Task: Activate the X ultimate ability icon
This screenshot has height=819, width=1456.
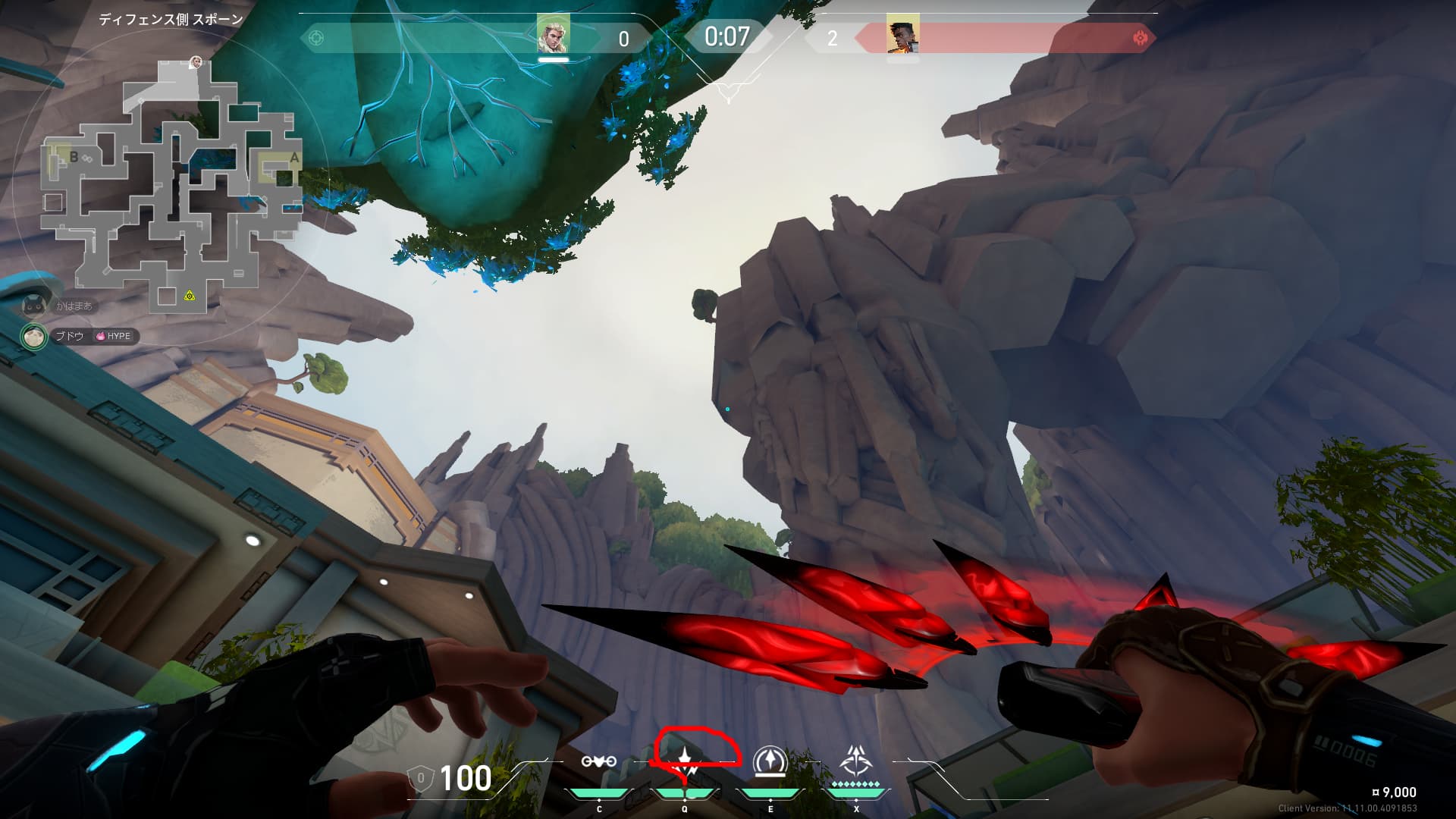Action: click(856, 761)
